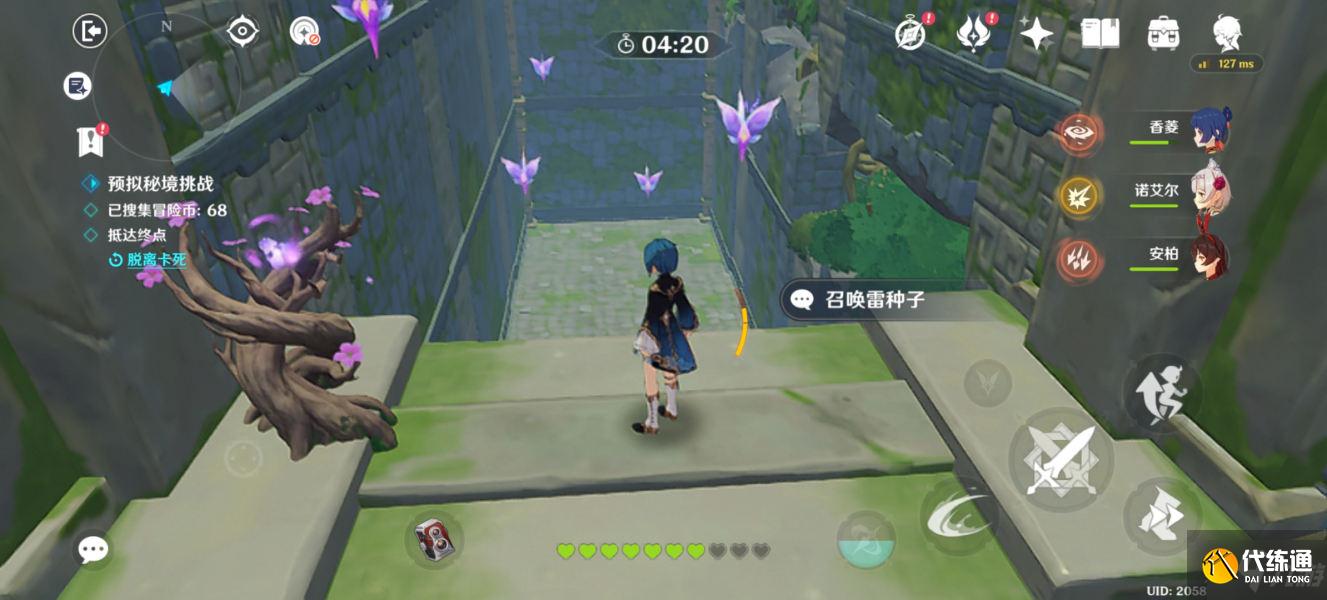Open the circular minimap
This screenshot has height=600, width=1327.
tap(167, 87)
